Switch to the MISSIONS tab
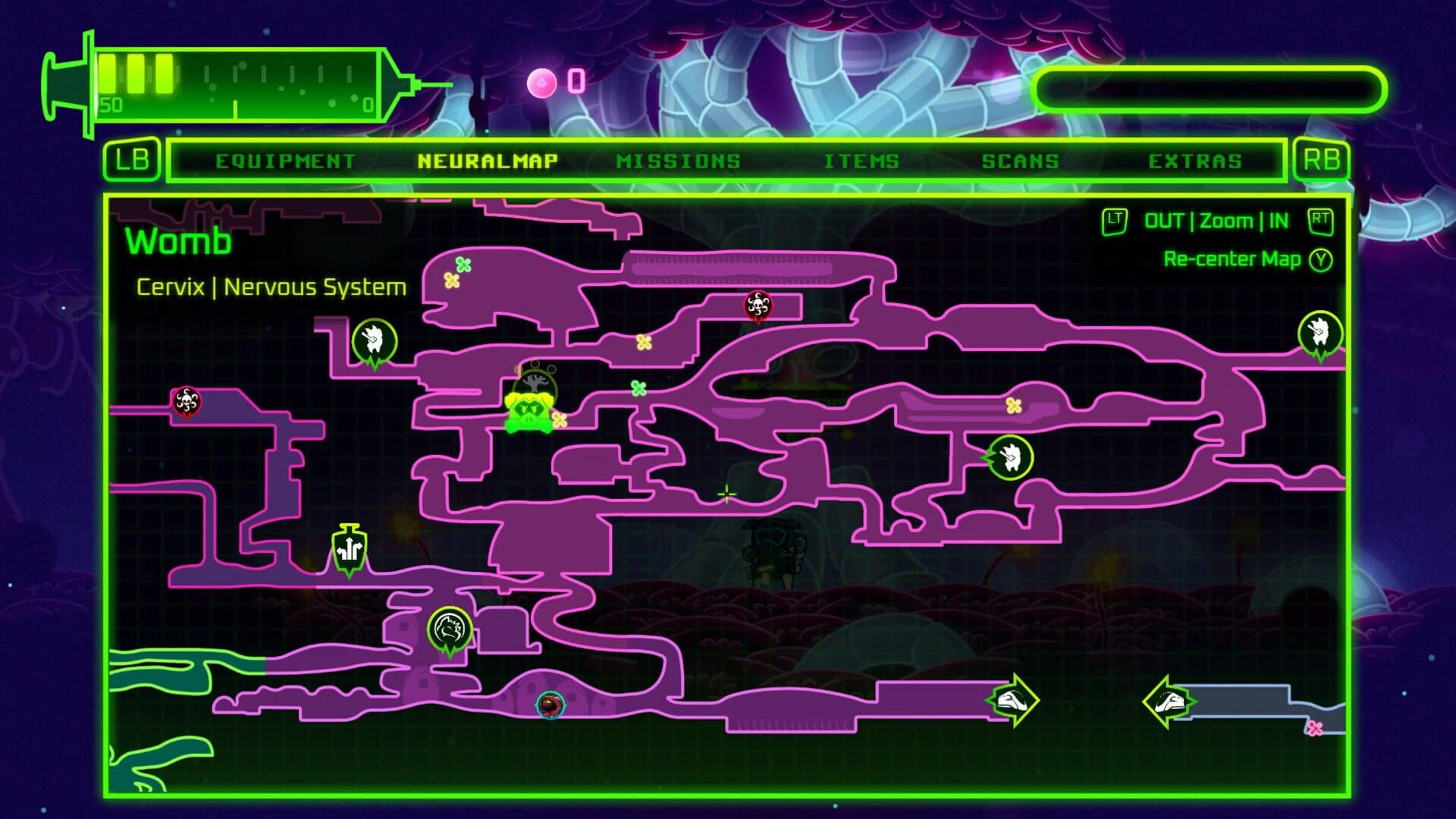The height and width of the screenshot is (819, 1456). [x=679, y=160]
